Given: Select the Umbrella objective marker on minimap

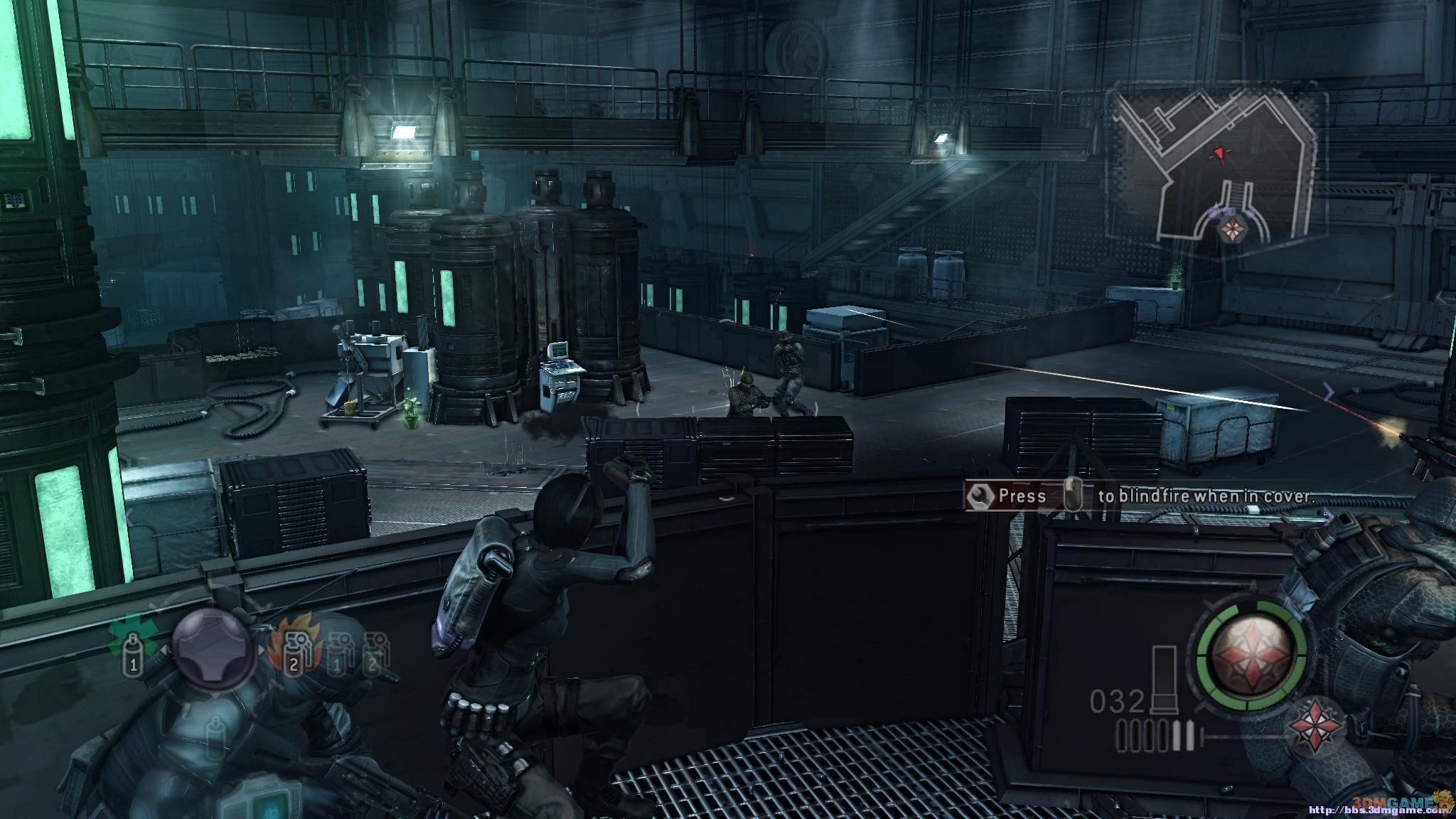Looking at the screenshot, I should (x=1228, y=229).
